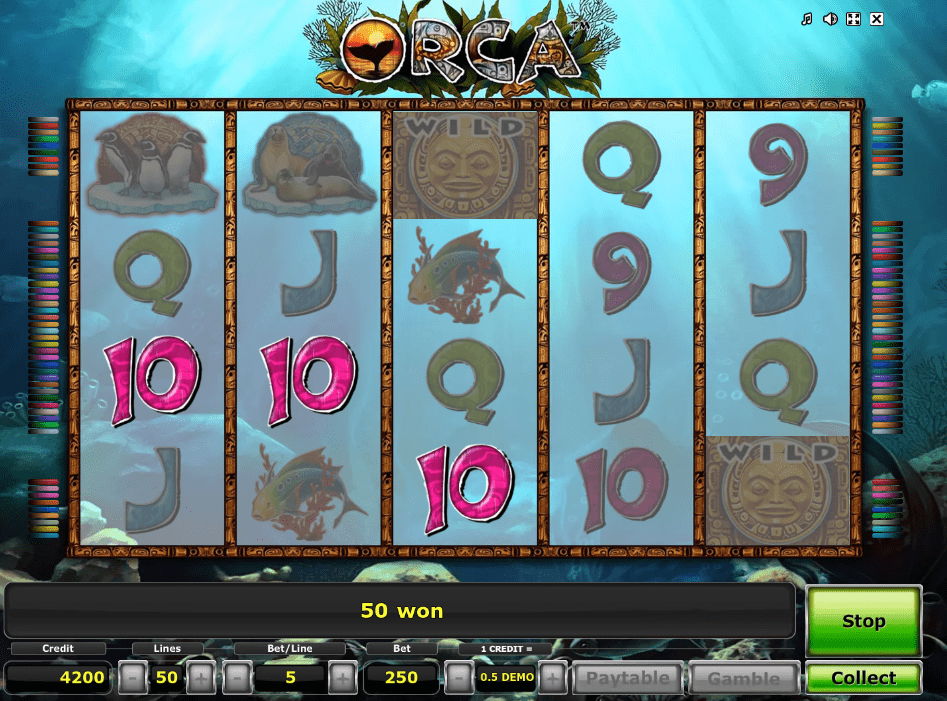Toggle the music note icon
947x701 pixels.
807,19
